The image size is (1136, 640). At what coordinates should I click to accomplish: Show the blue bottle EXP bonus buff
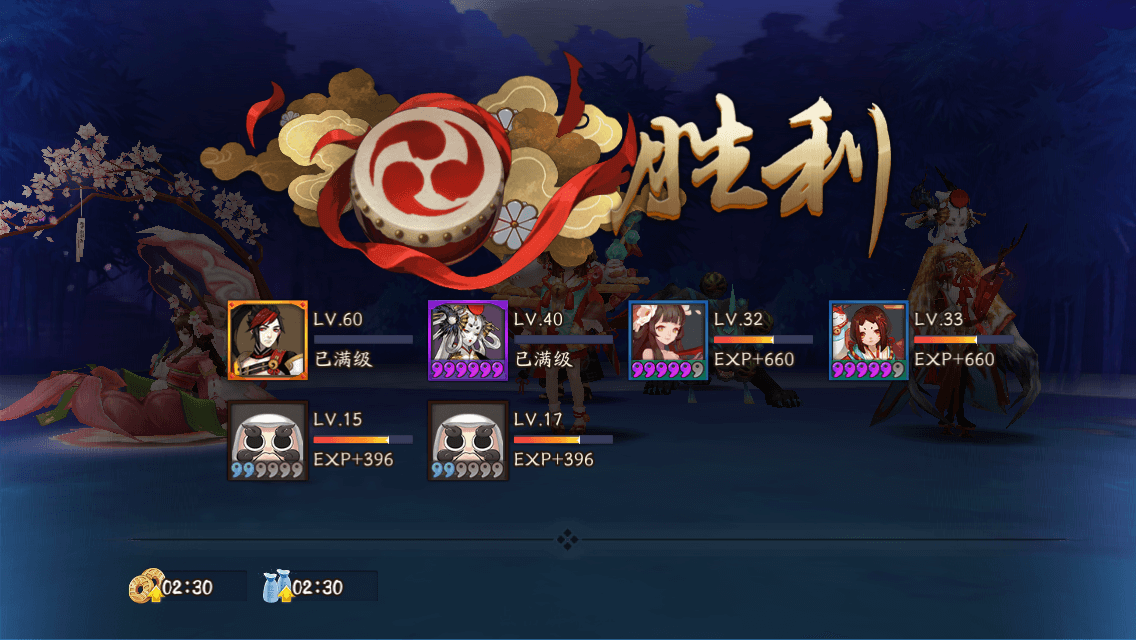point(277,587)
